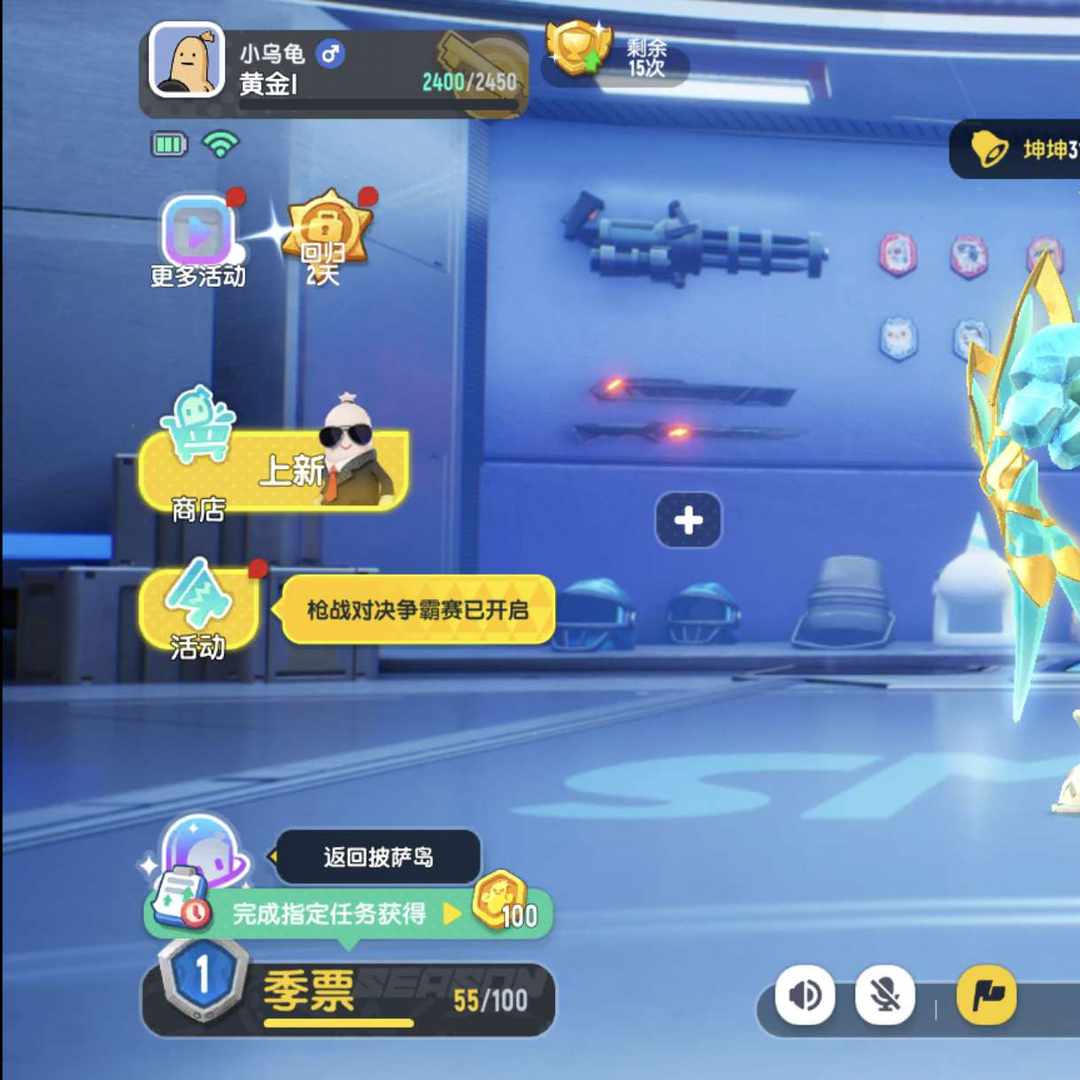Toggle the speaker sound button
Screen dimensions: 1080x1080
pyautogui.click(x=805, y=996)
